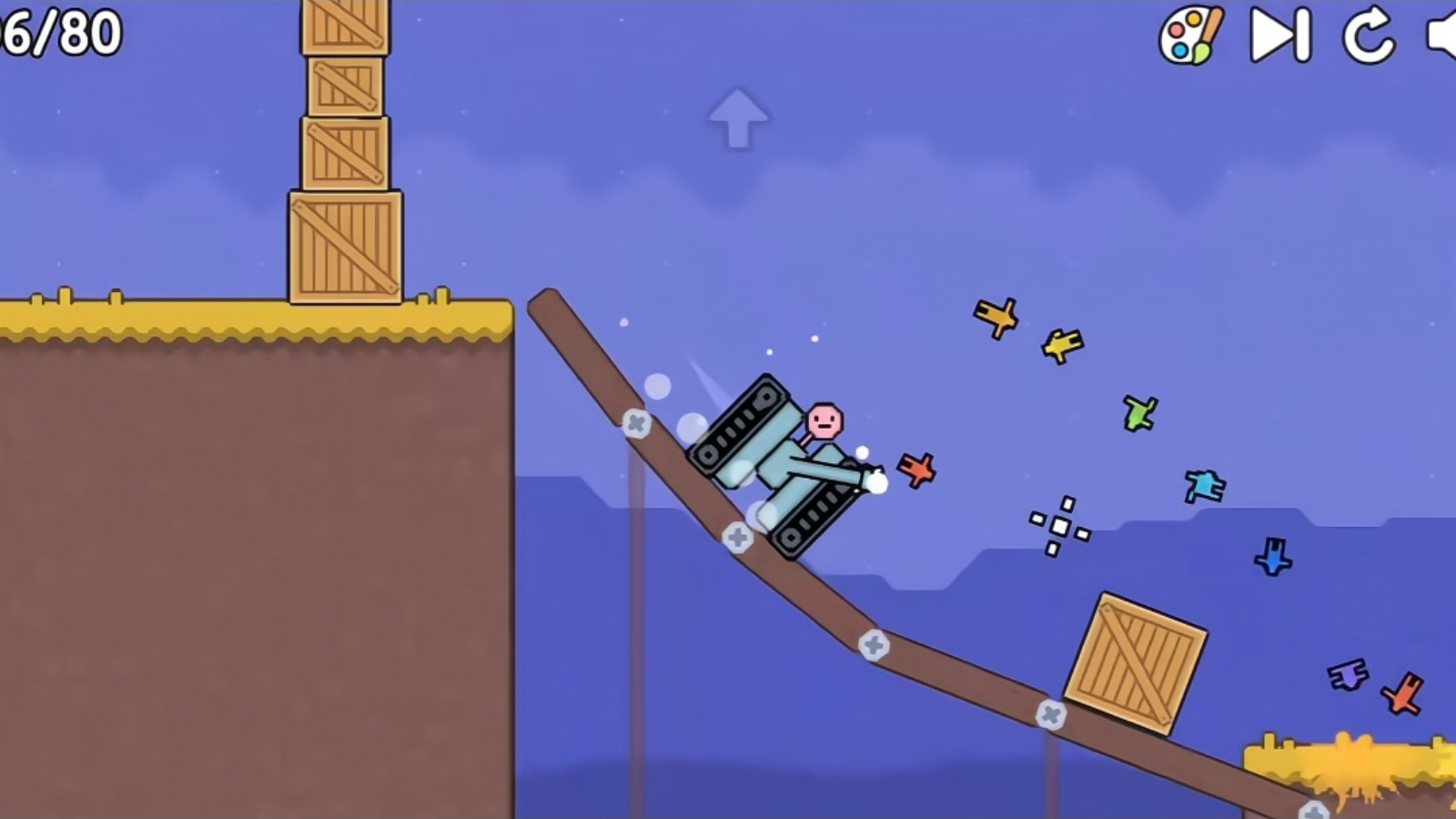
Task: Click the bolt connecting the two bridge planks
Action: click(875, 646)
